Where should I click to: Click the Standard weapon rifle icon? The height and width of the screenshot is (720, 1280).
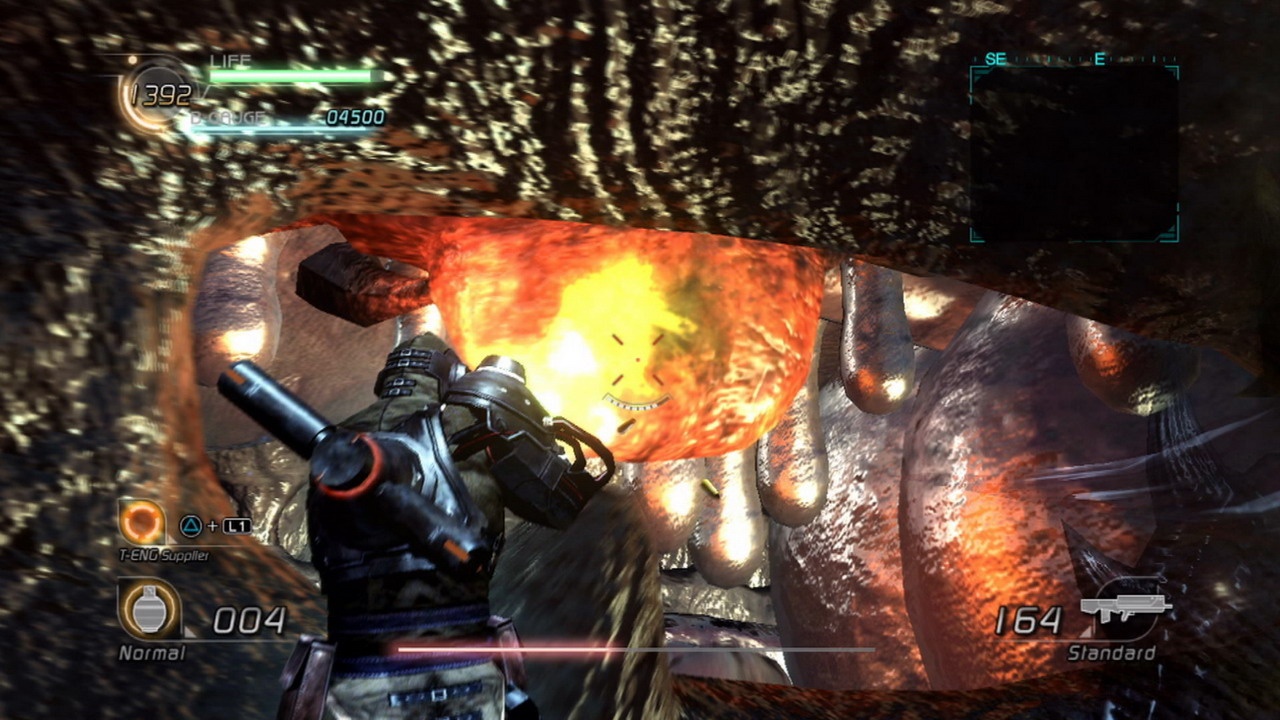click(x=1125, y=610)
